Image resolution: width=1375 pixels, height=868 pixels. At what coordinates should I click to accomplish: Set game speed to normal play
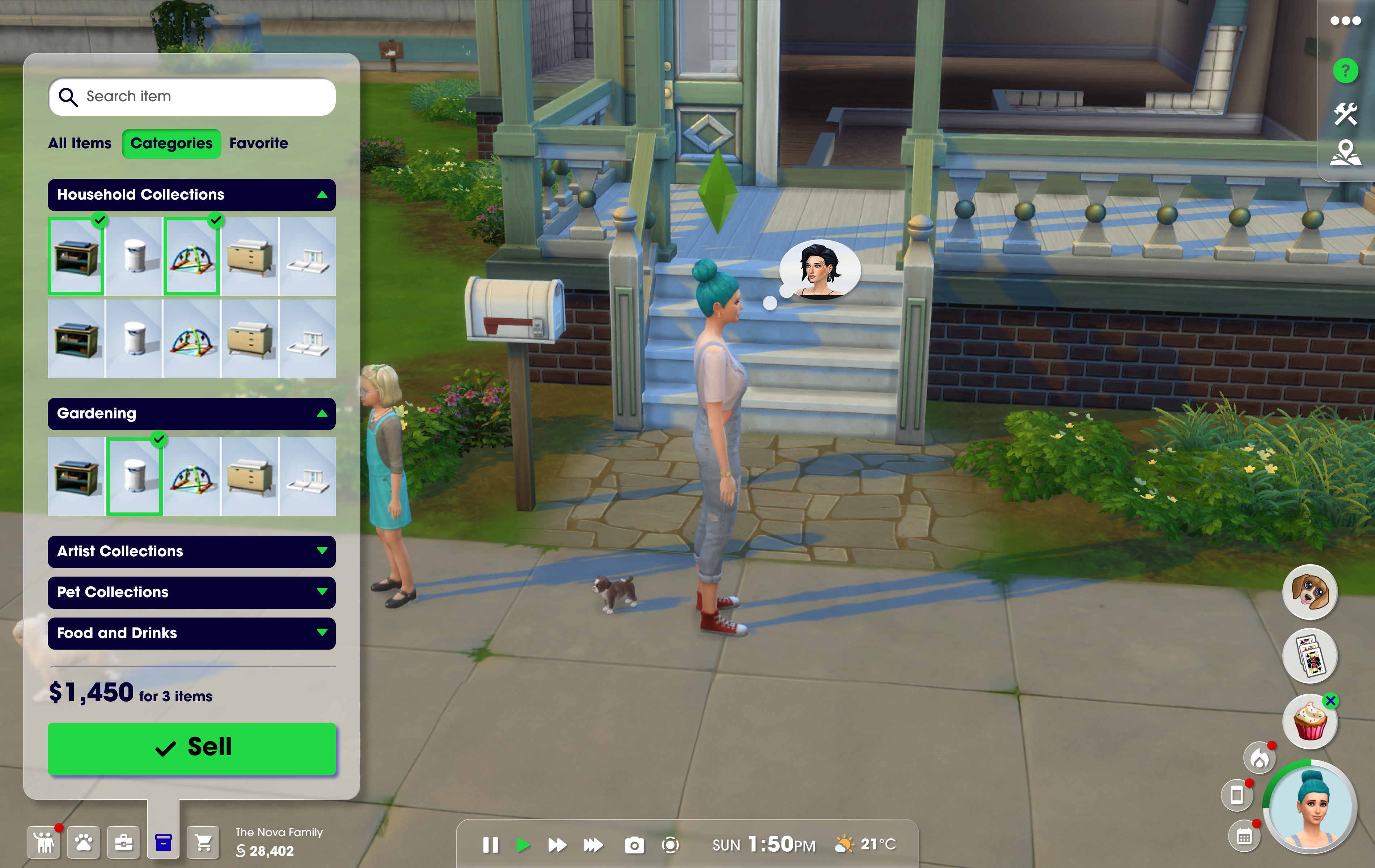[522, 844]
